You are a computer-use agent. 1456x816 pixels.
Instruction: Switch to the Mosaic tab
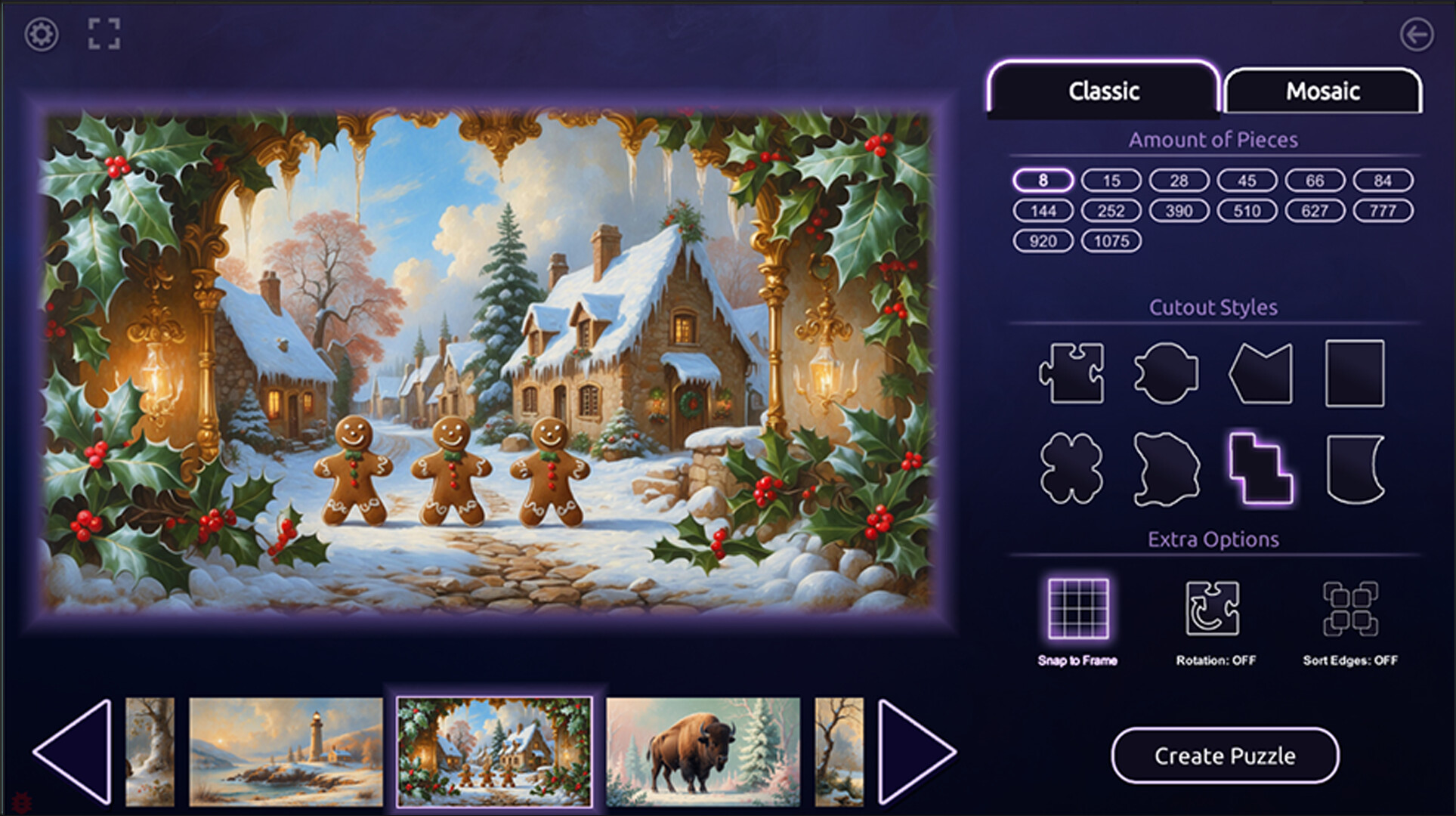click(x=1323, y=91)
